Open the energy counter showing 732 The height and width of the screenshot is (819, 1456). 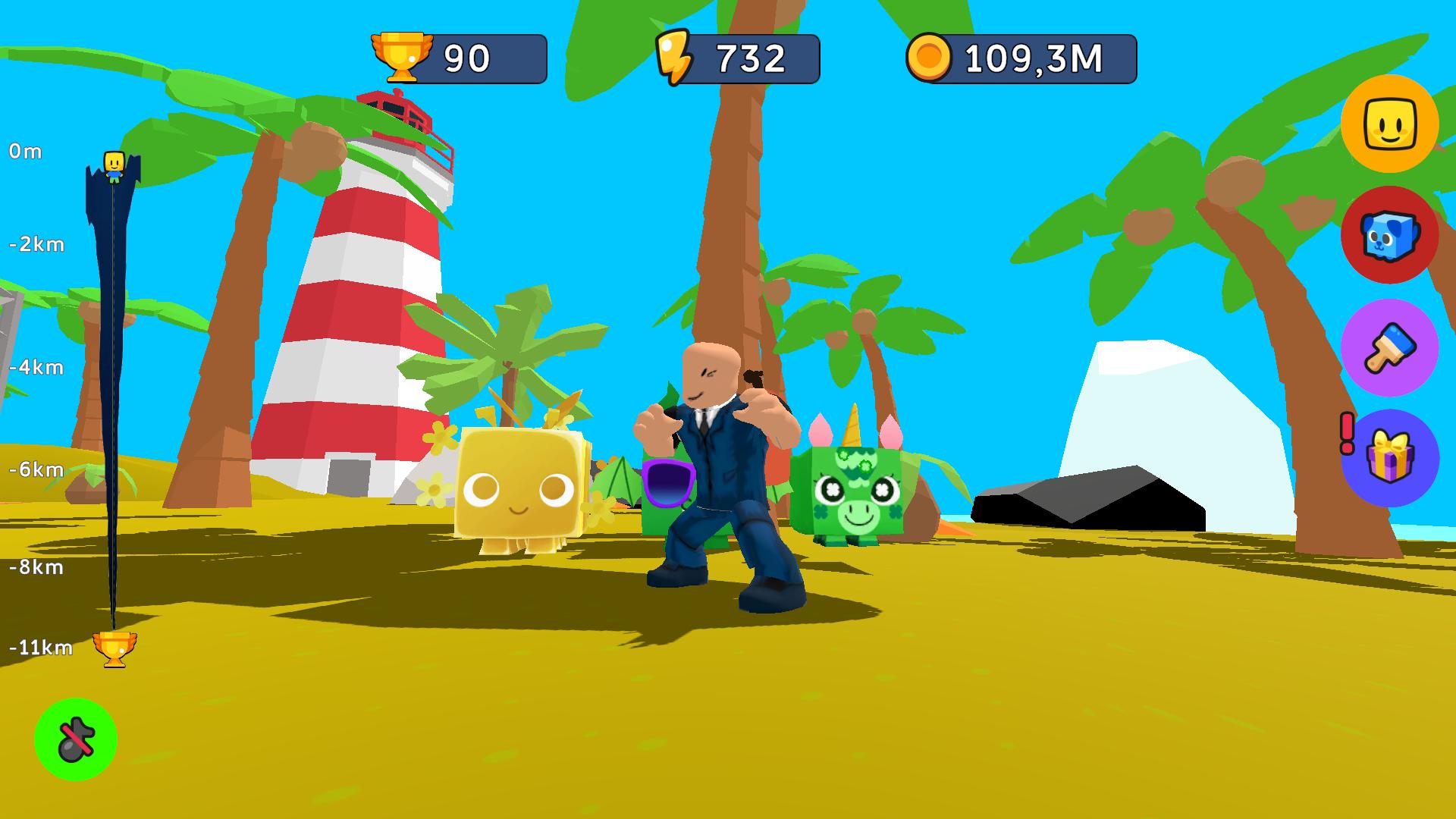click(x=747, y=53)
